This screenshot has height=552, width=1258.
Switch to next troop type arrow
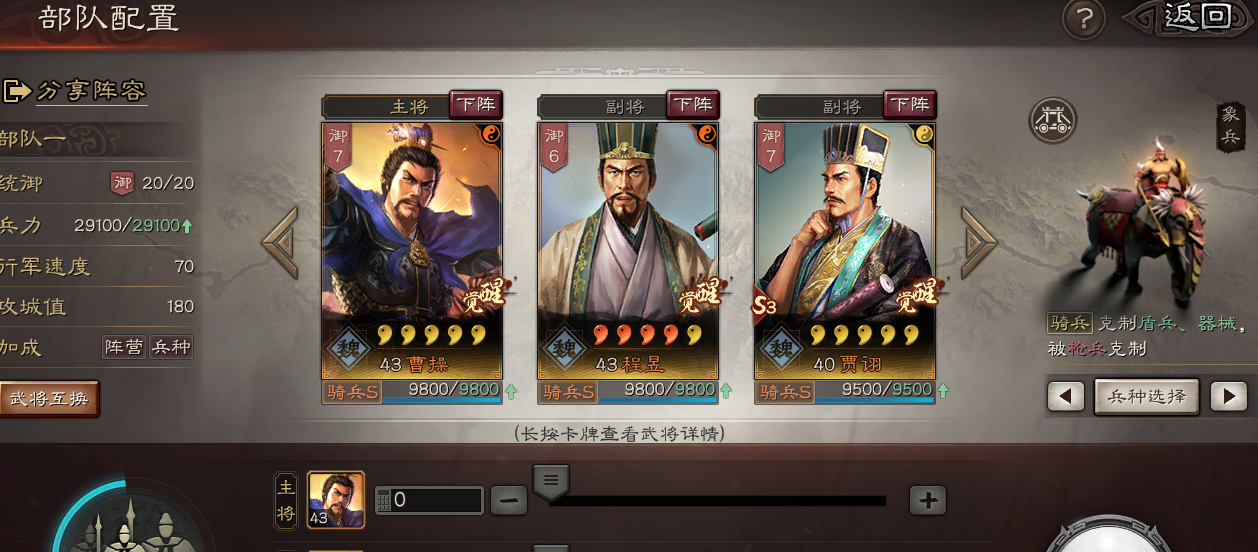[x=1228, y=397]
